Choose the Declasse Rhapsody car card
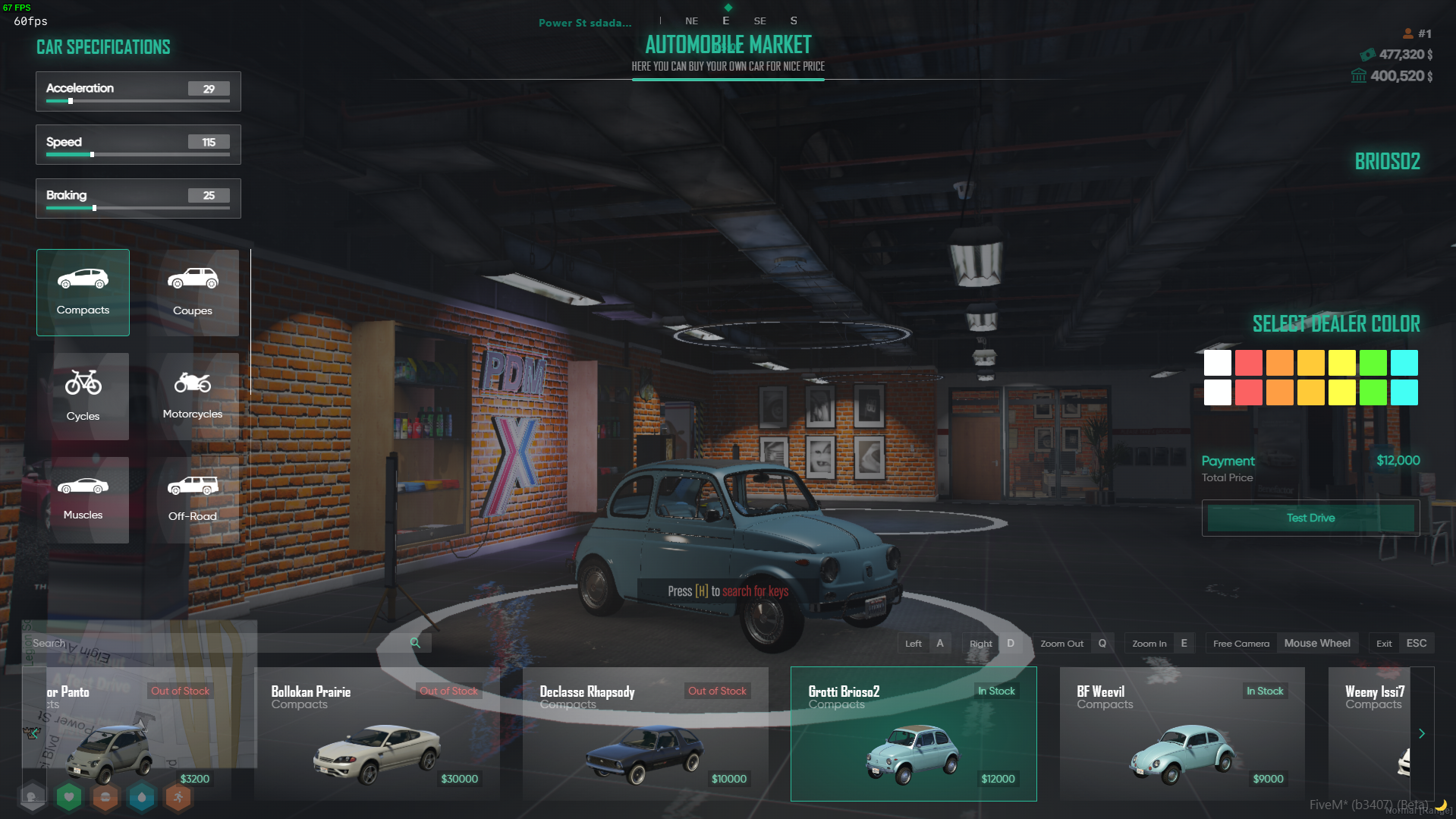1456x819 pixels. pyautogui.click(x=646, y=734)
